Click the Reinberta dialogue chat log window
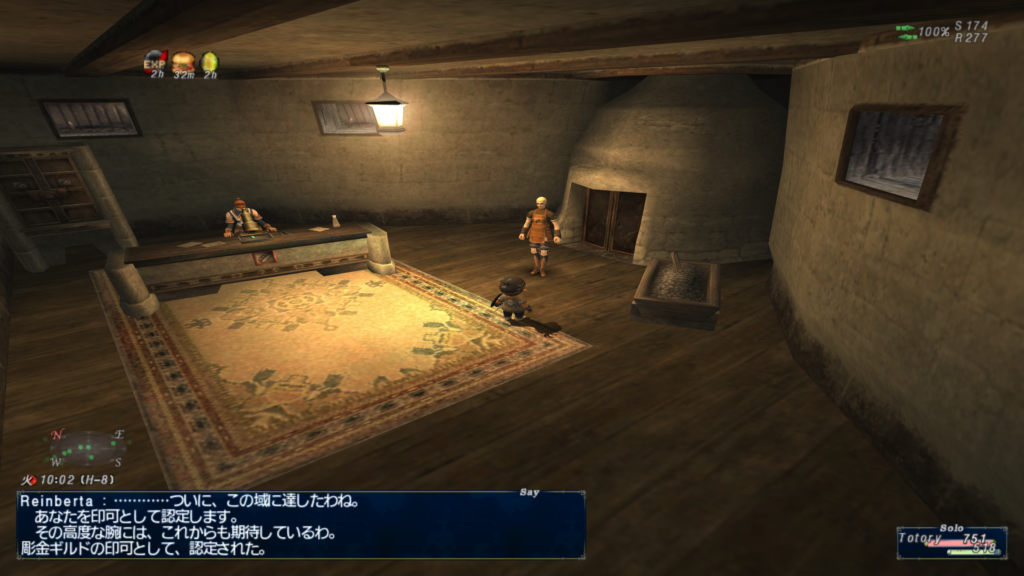This screenshot has height=576, width=1024. pos(300,524)
